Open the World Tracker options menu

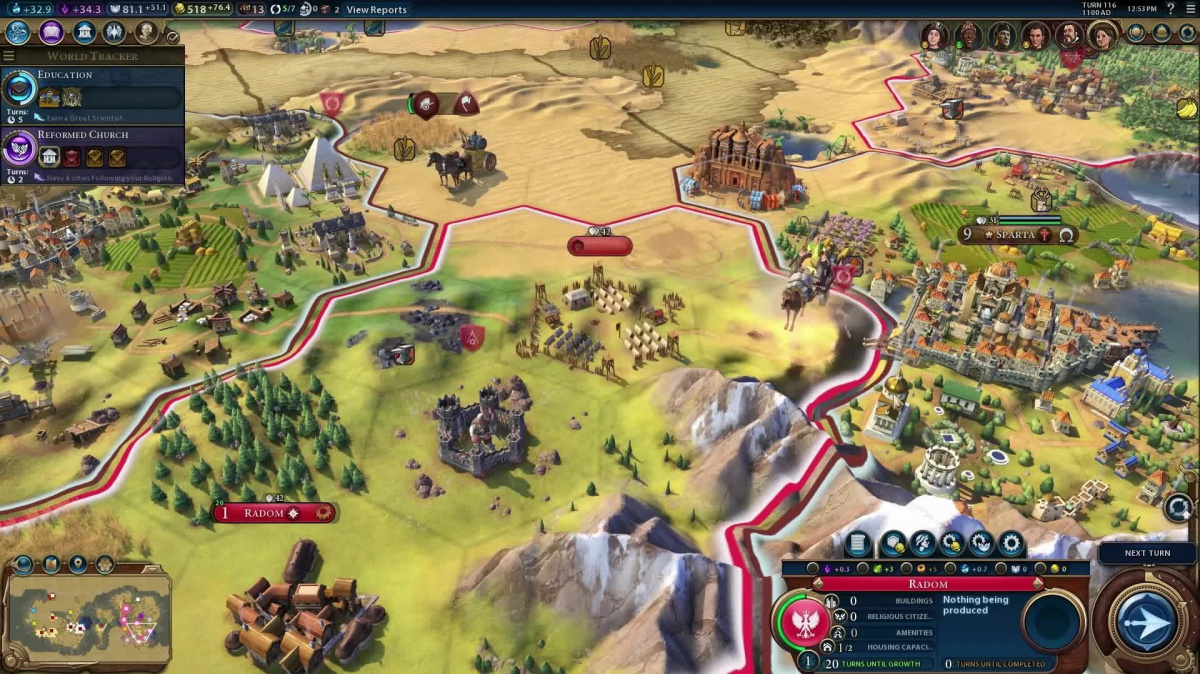click(x=10, y=56)
